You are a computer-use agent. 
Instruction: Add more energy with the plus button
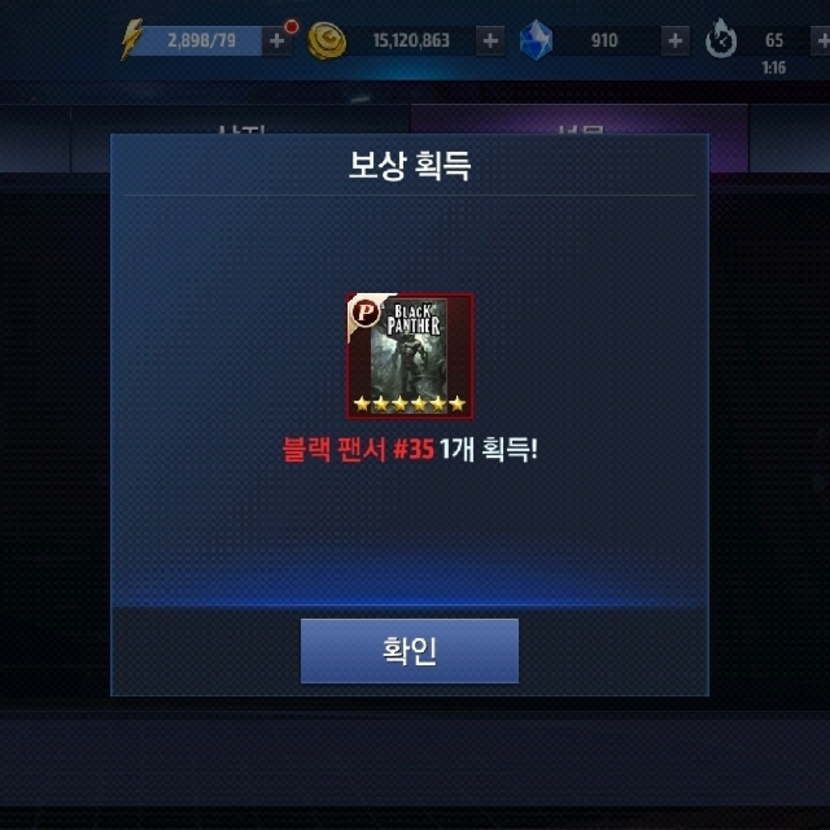tap(277, 41)
